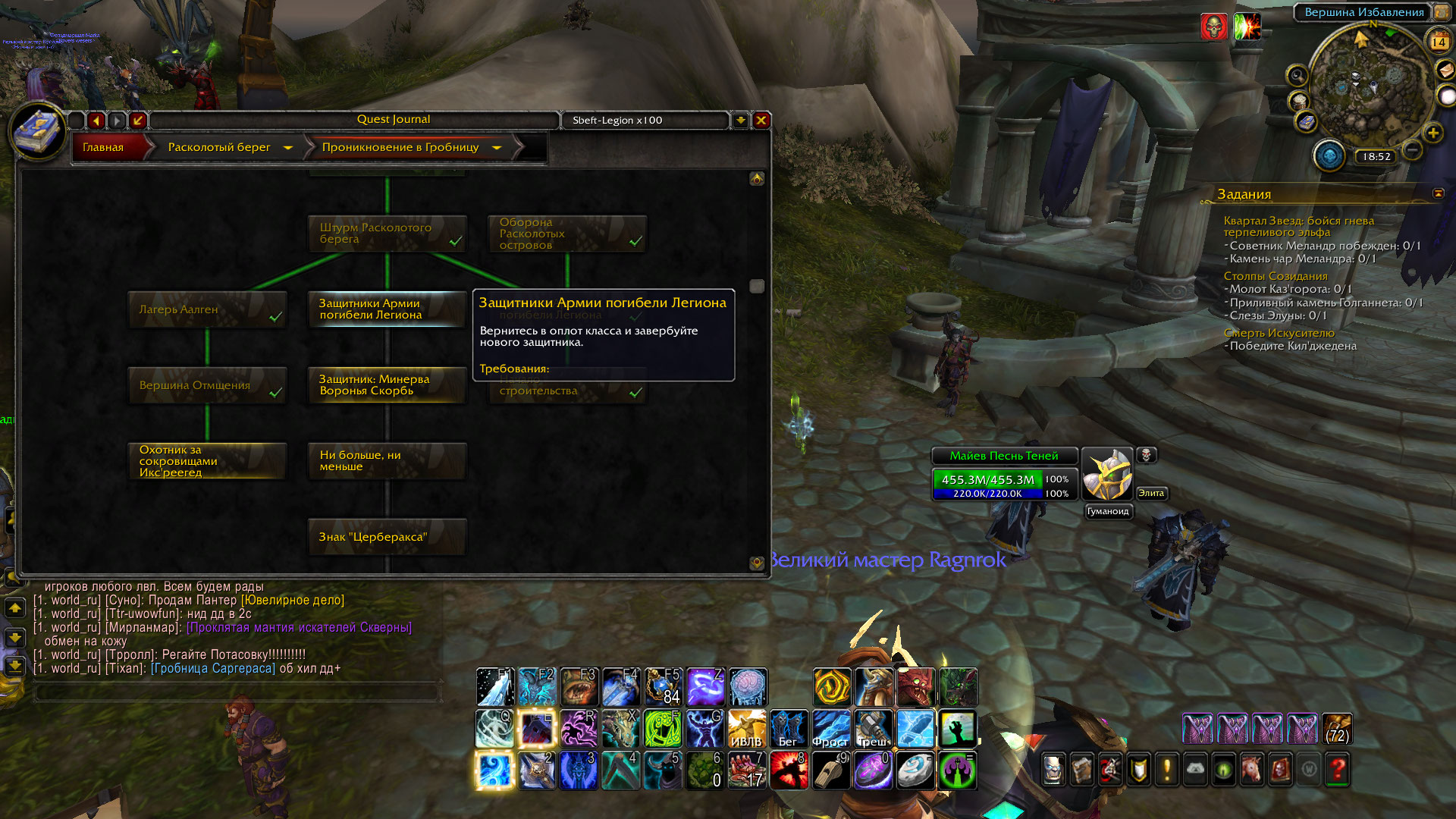The image size is (1456, 819).
Task: Use the whistle item on the action bar
Action: 832,770
